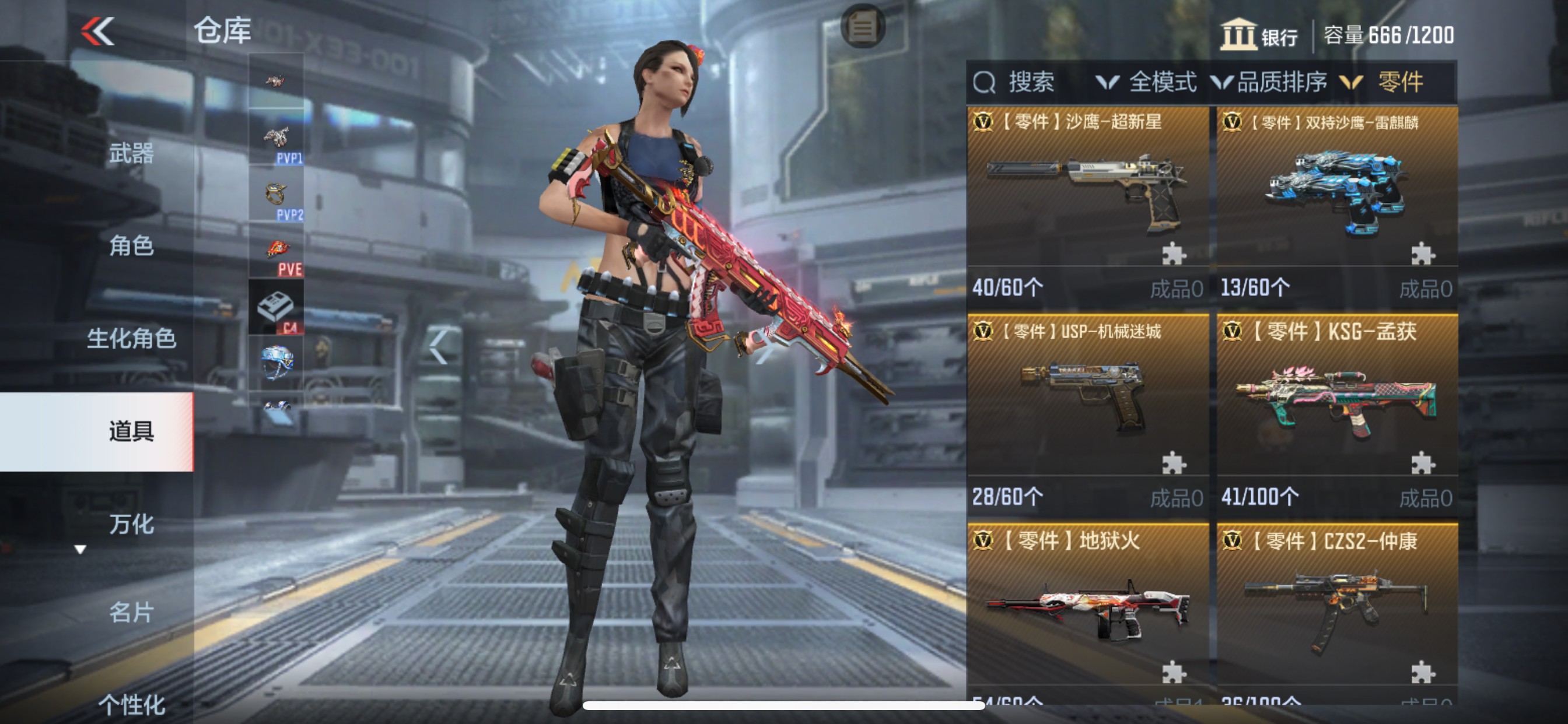Image resolution: width=1568 pixels, height=724 pixels.
Task: Open the 武器 weapons category
Action: pyautogui.click(x=131, y=153)
